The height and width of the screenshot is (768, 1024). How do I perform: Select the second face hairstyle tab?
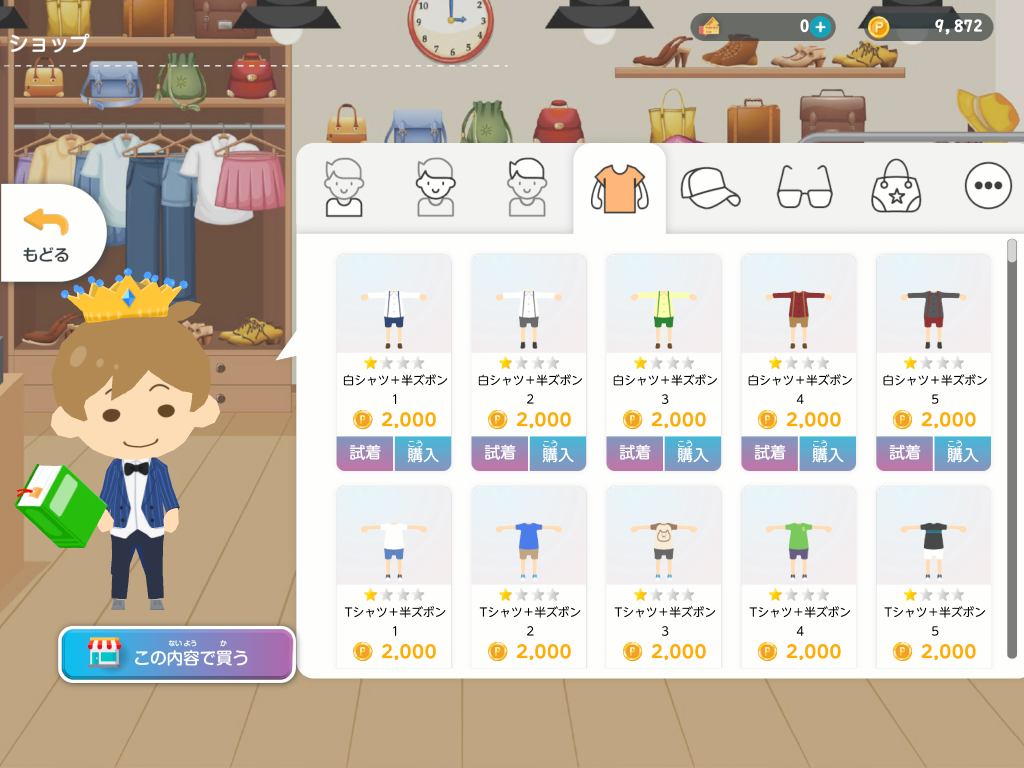pos(435,187)
